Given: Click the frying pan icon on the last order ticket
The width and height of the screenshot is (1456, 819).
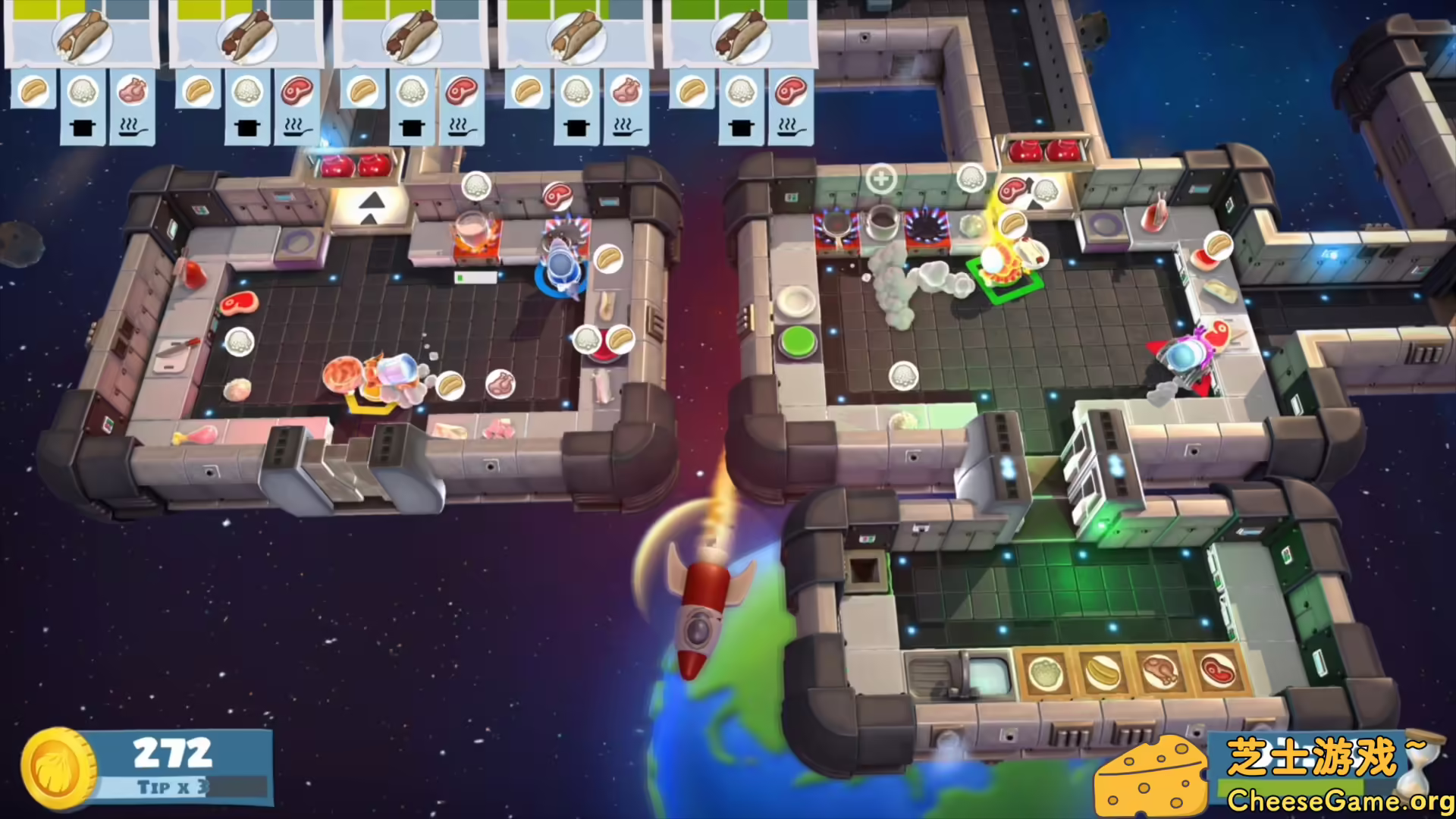Looking at the screenshot, I should (791, 129).
